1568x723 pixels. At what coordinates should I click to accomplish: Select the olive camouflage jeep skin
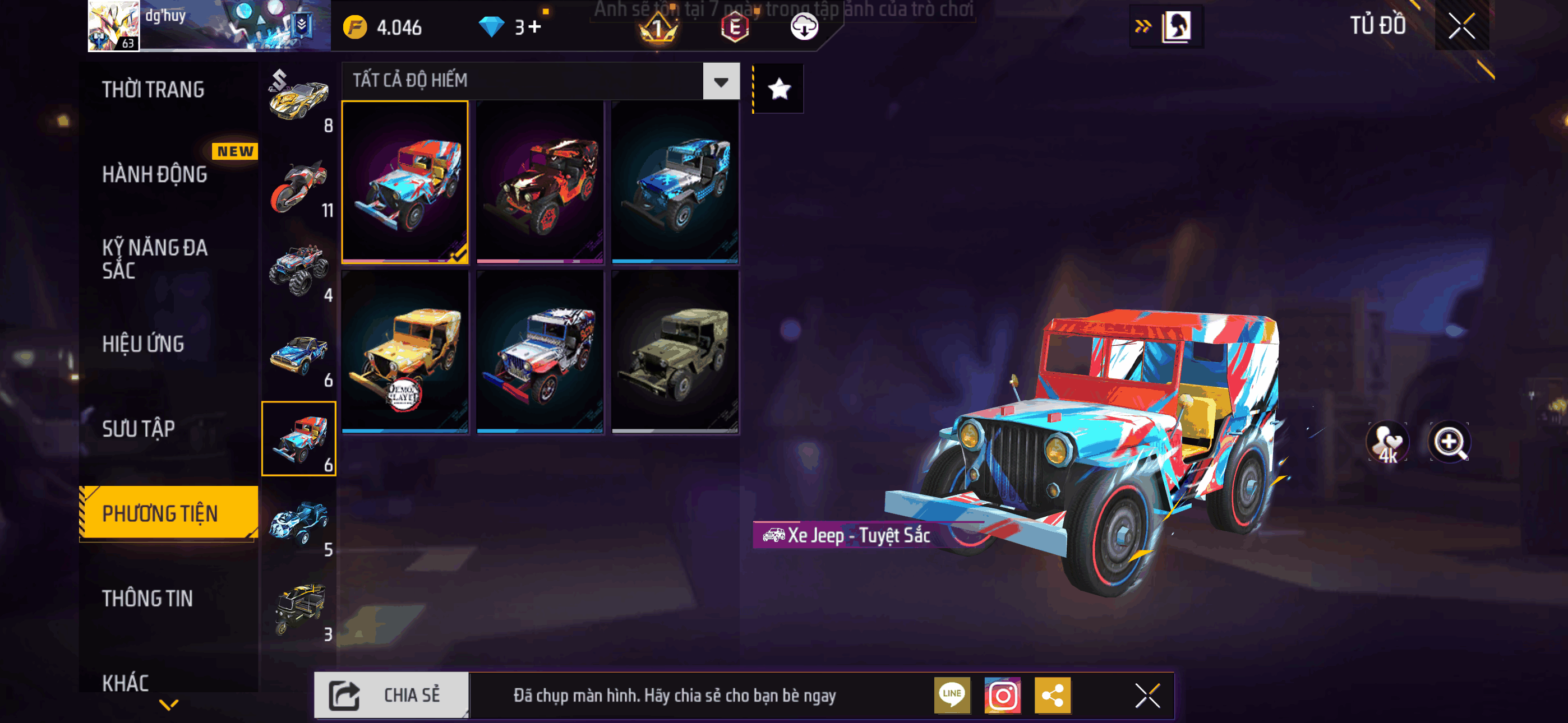click(675, 353)
